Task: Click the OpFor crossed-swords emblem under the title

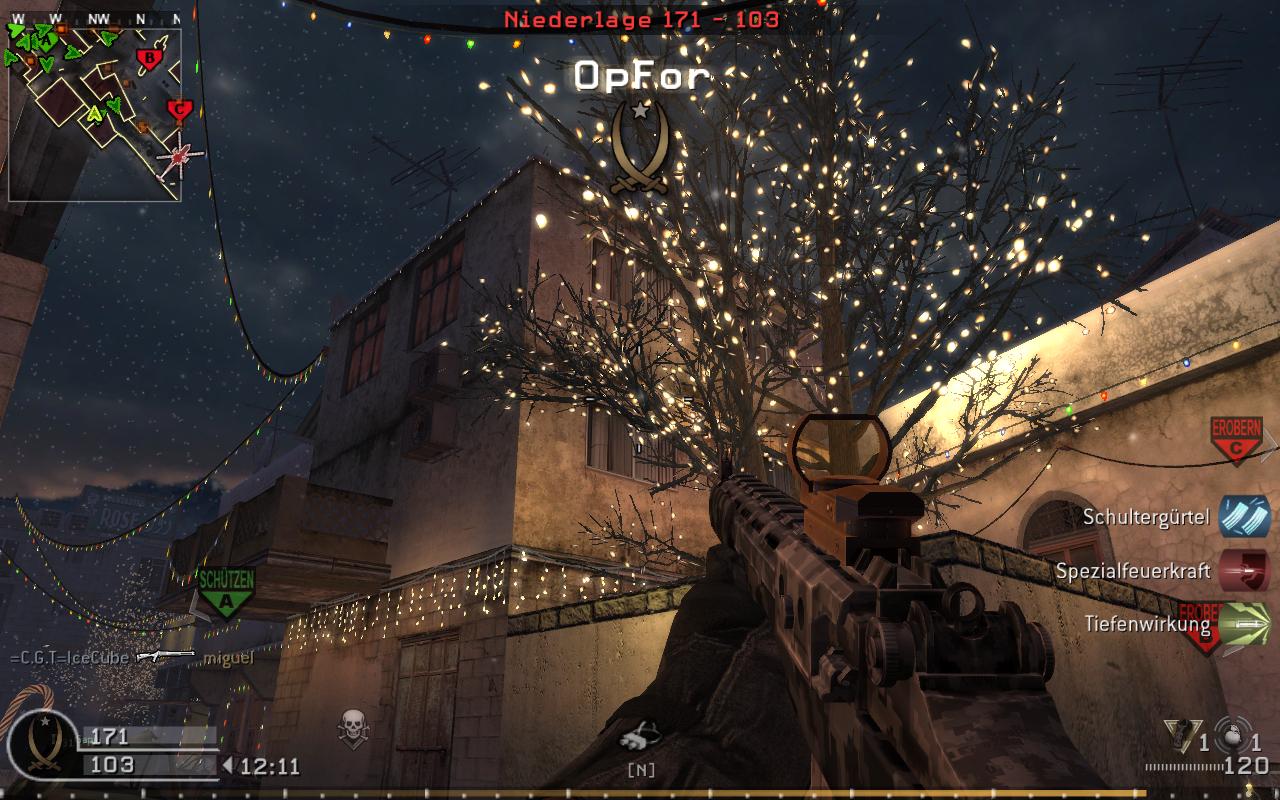Action: point(639,146)
